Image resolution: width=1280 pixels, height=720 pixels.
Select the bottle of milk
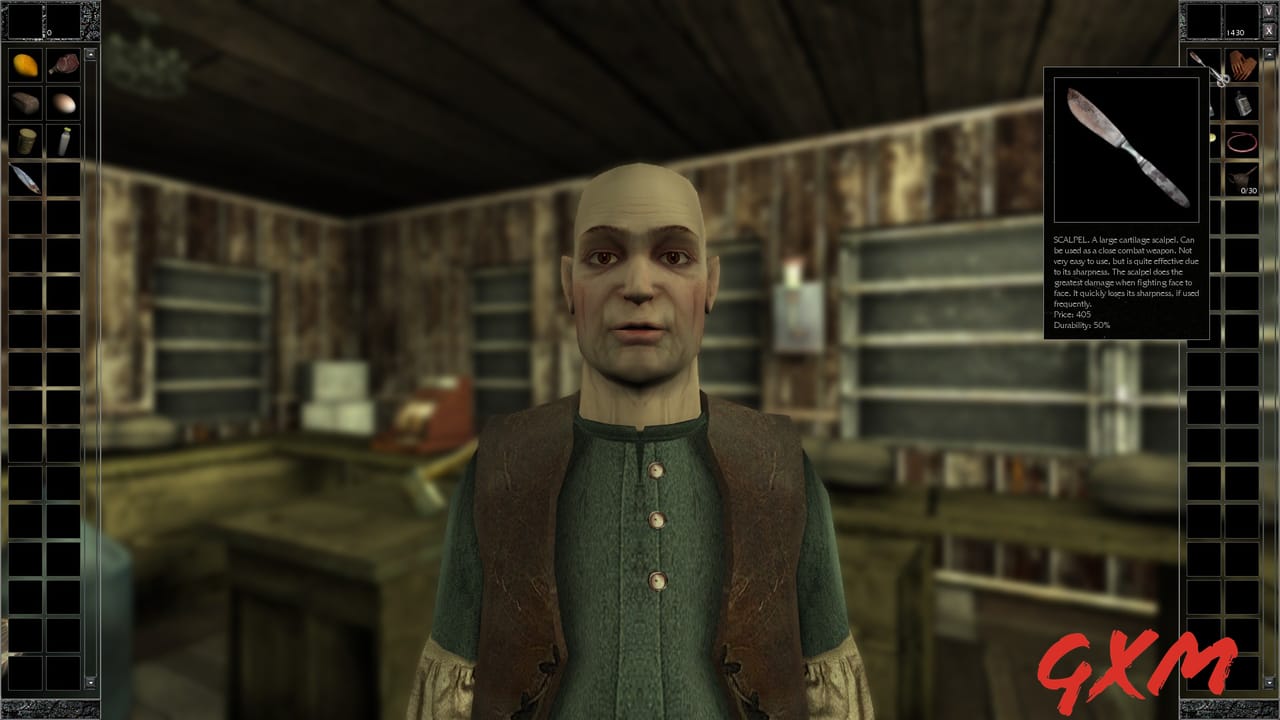[65, 140]
